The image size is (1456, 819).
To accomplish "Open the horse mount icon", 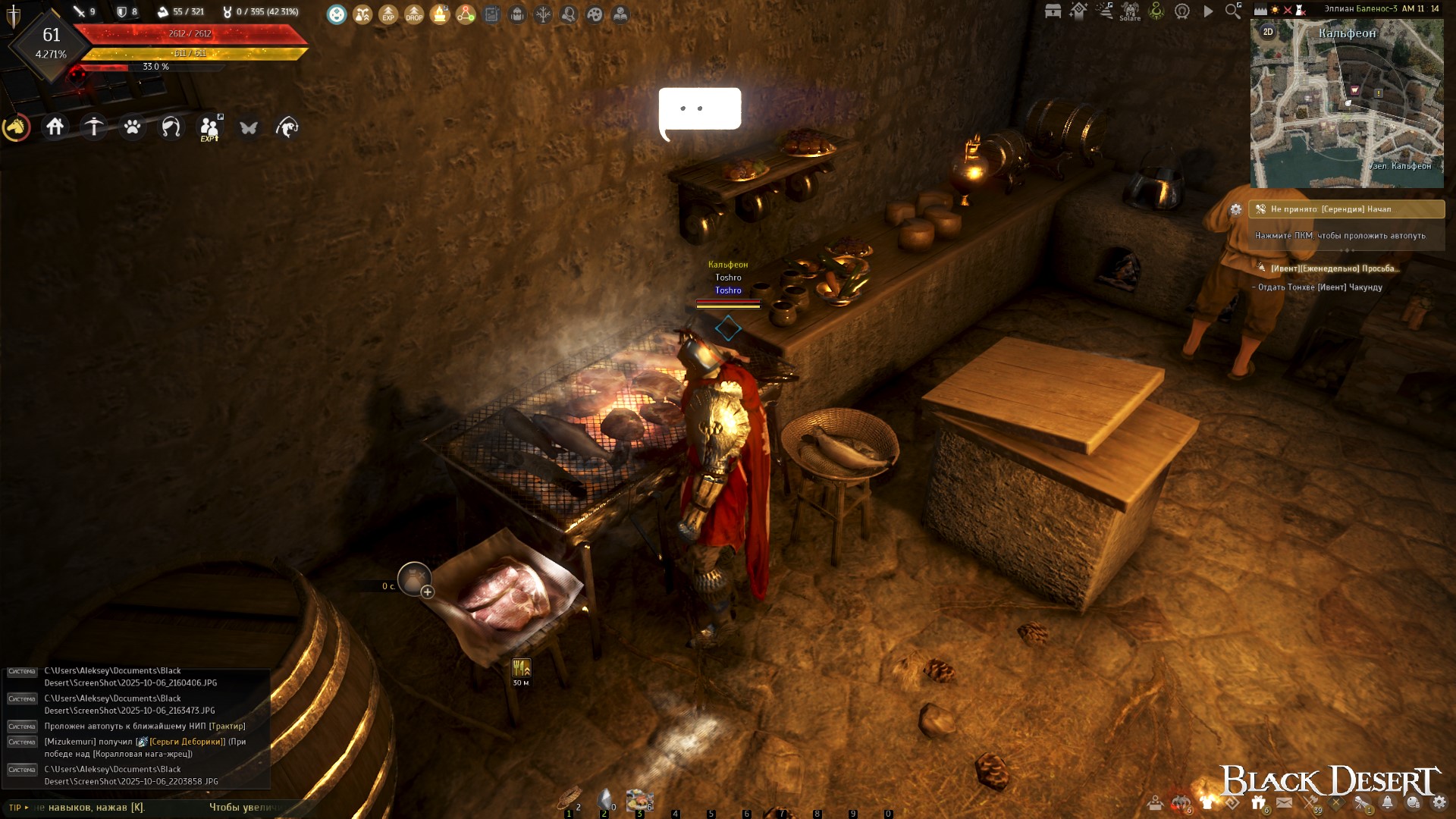I will pyautogui.click(x=16, y=127).
